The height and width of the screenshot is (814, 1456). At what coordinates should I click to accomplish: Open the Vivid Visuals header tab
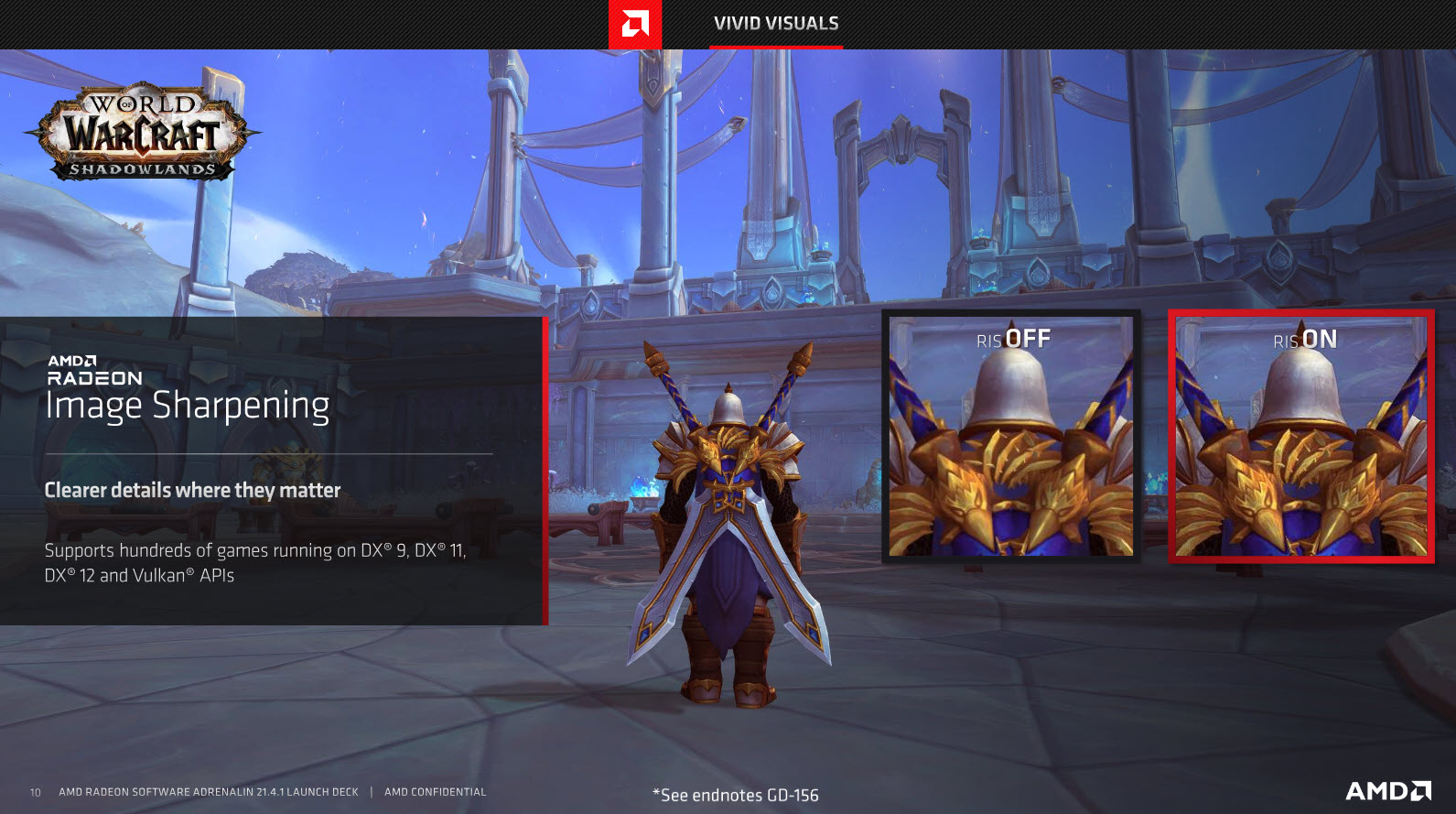[x=776, y=24]
